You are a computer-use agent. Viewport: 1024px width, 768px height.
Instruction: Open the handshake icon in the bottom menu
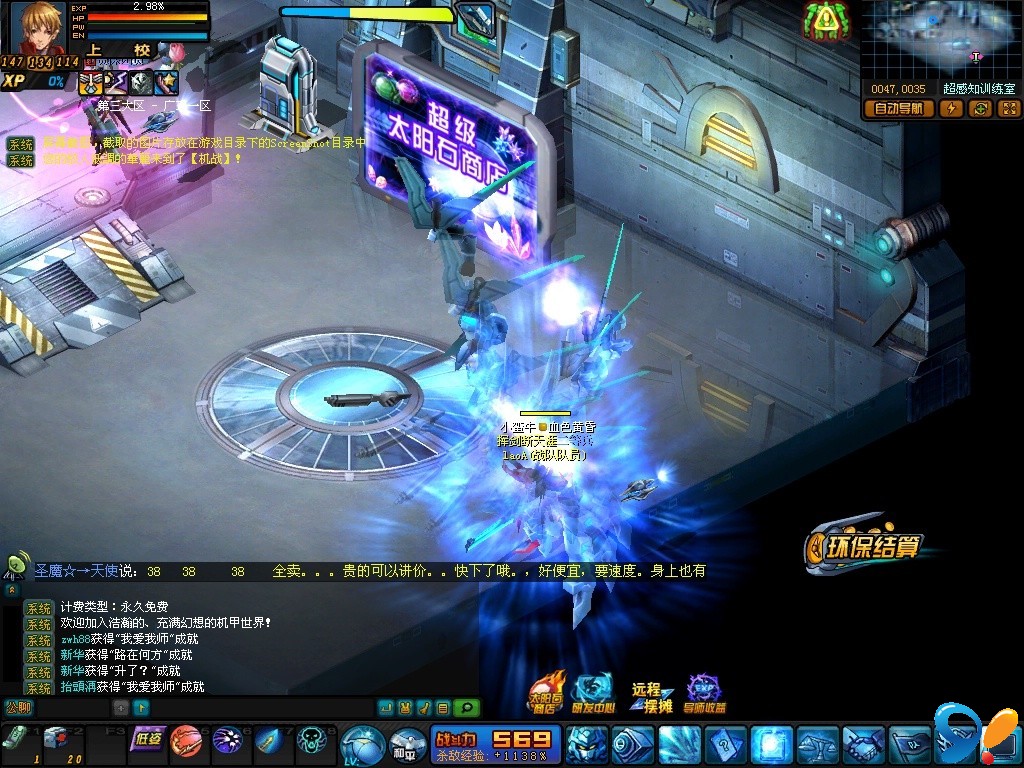pyautogui.click(x=862, y=745)
